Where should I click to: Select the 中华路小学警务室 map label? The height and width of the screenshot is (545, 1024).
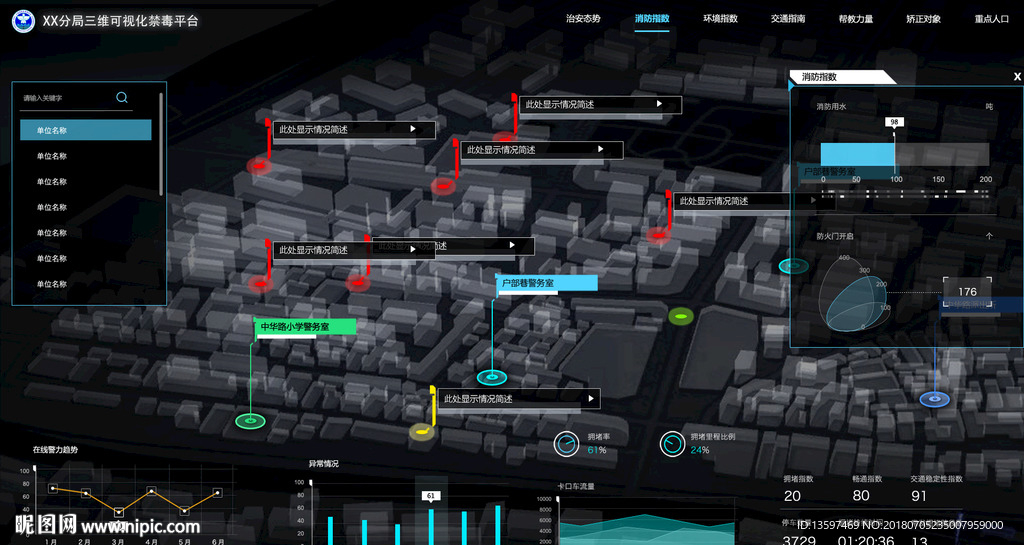click(x=305, y=327)
